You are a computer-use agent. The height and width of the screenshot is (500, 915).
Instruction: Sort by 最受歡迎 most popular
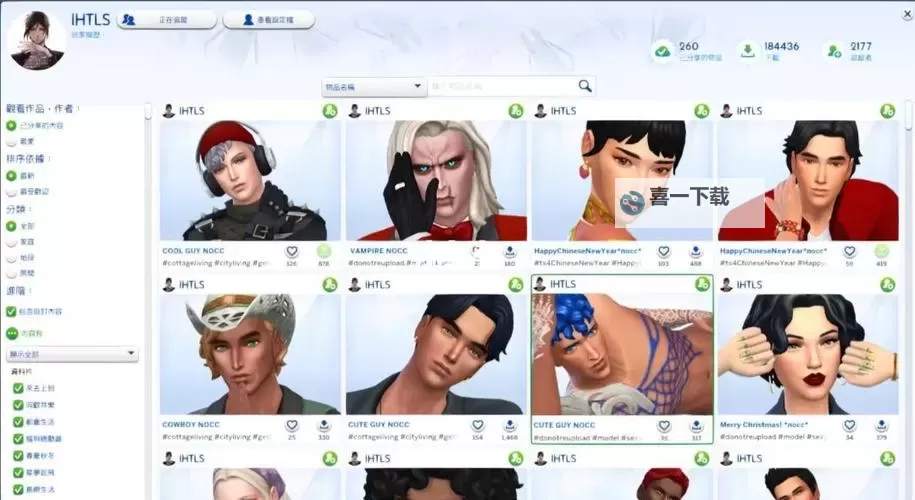point(12,191)
